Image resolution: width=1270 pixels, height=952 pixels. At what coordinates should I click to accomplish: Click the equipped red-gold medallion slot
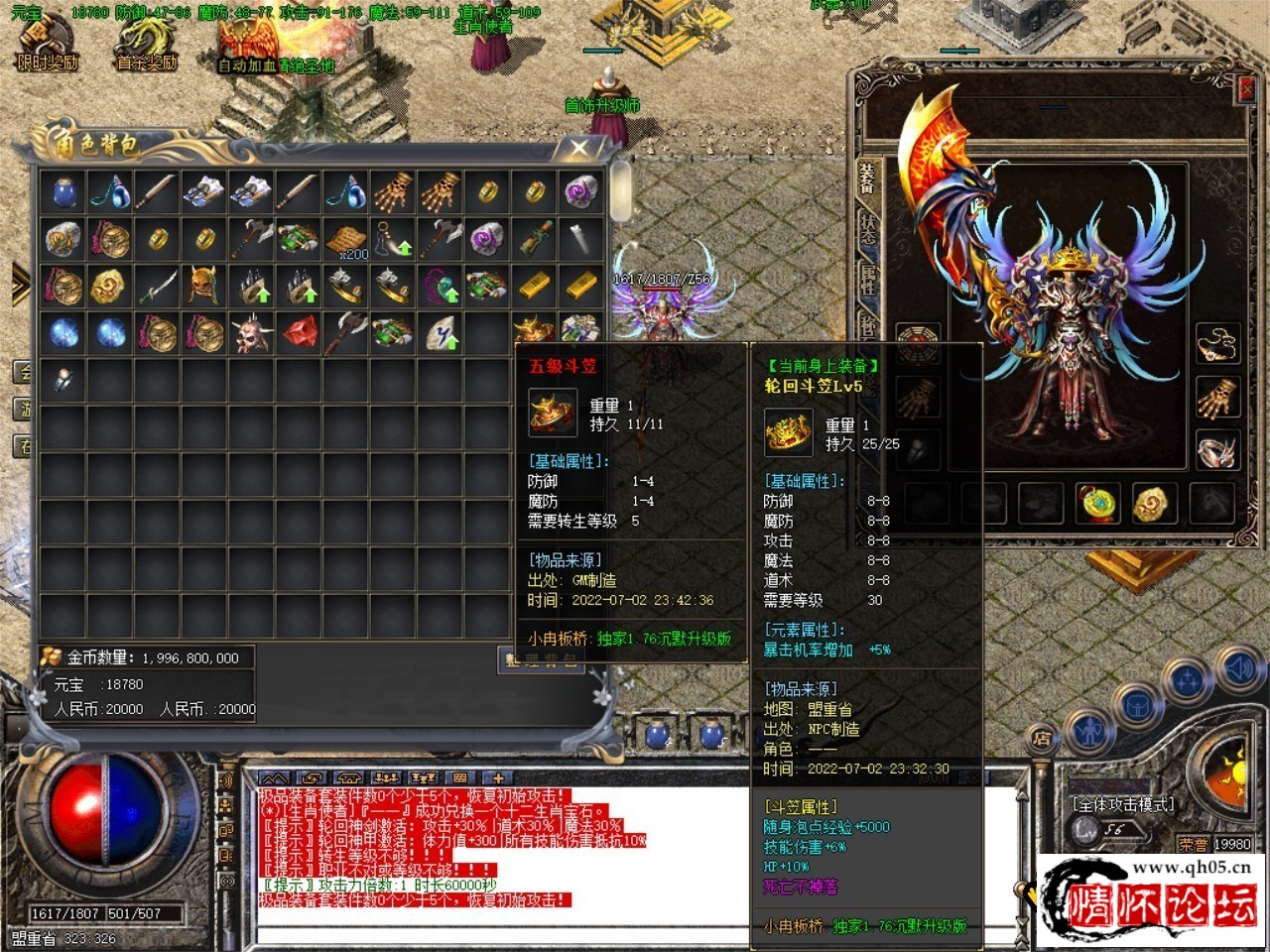[1097, 503]
